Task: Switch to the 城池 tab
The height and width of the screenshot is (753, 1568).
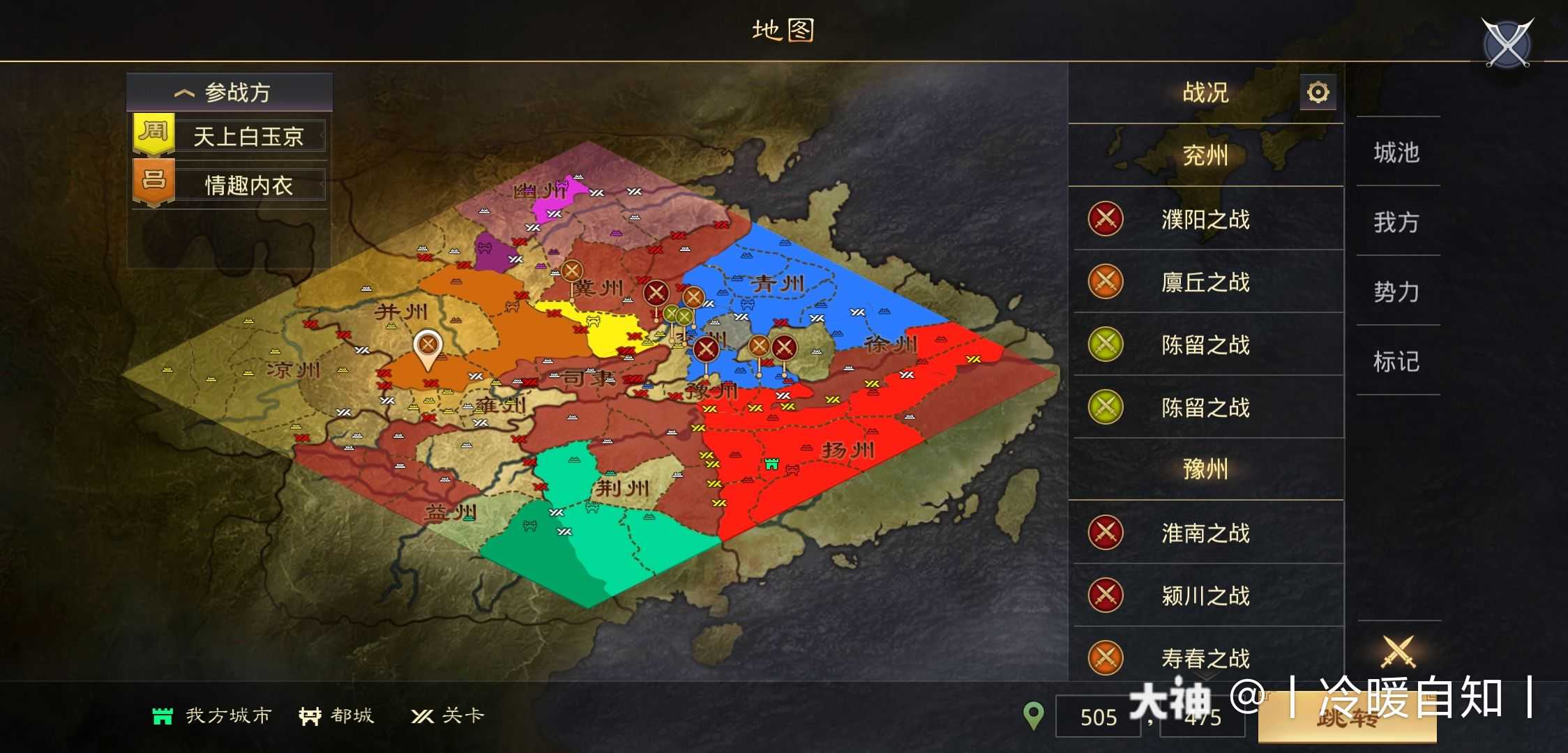Action: (1397, 153)
